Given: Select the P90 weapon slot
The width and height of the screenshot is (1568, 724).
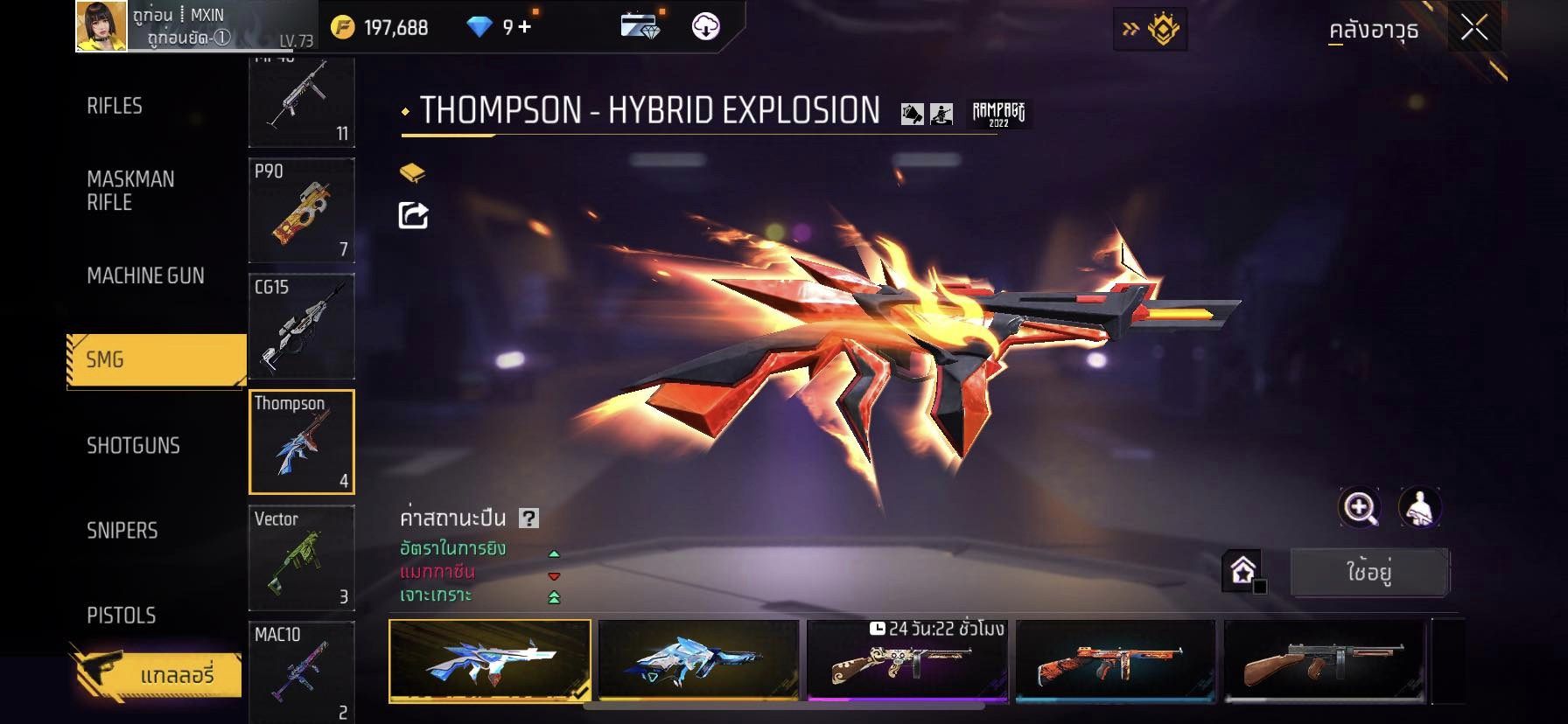Looking at the screenshot, I should (x=302, y=210).
